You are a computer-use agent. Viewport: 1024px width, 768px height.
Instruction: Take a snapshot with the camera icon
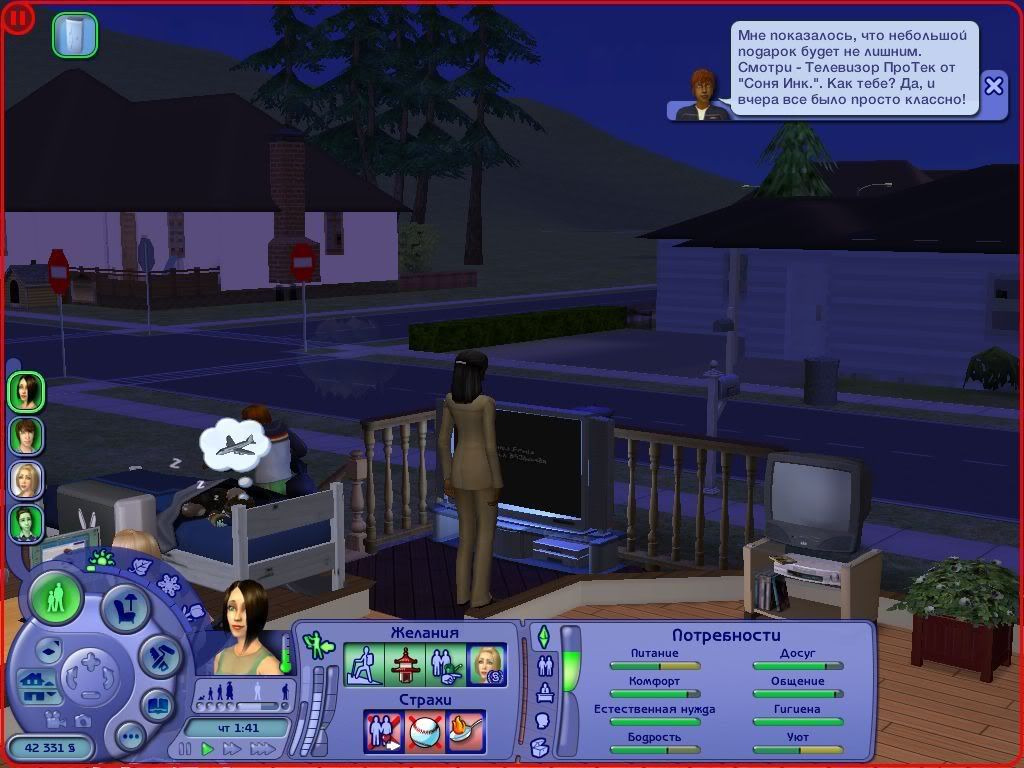[x=82, y=720]
